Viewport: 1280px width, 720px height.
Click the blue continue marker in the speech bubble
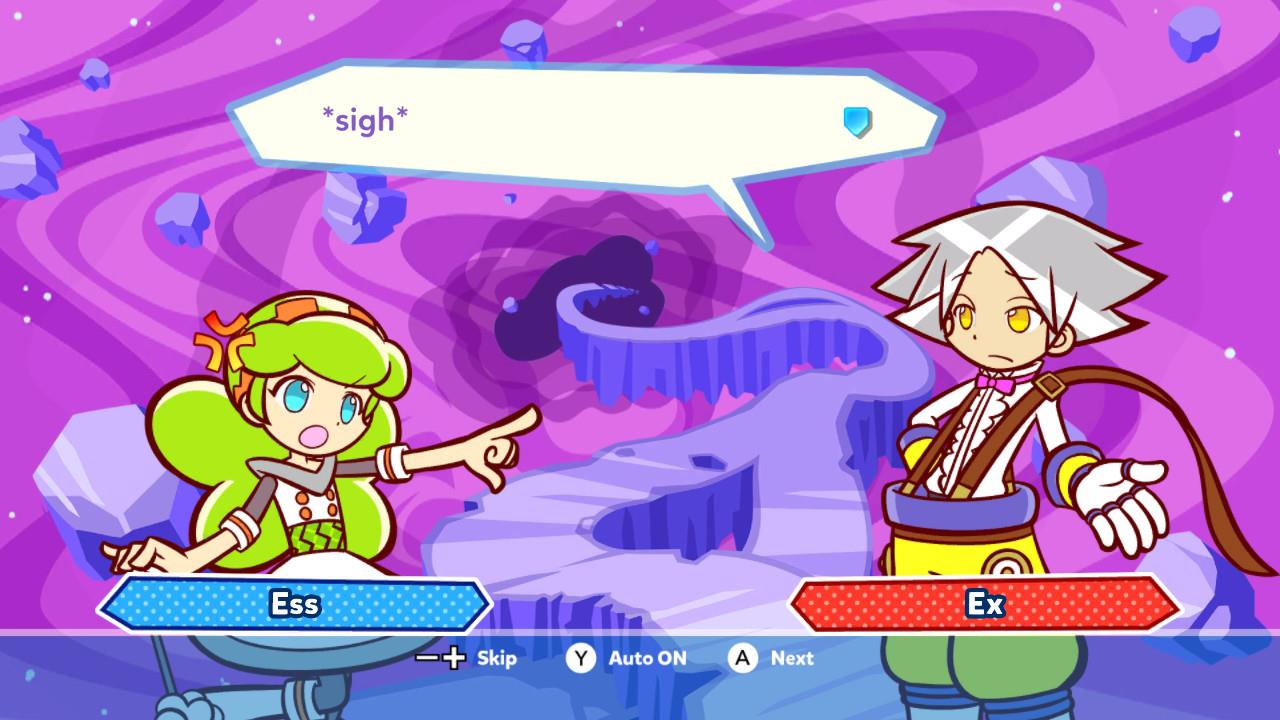[x=857, y=122]
